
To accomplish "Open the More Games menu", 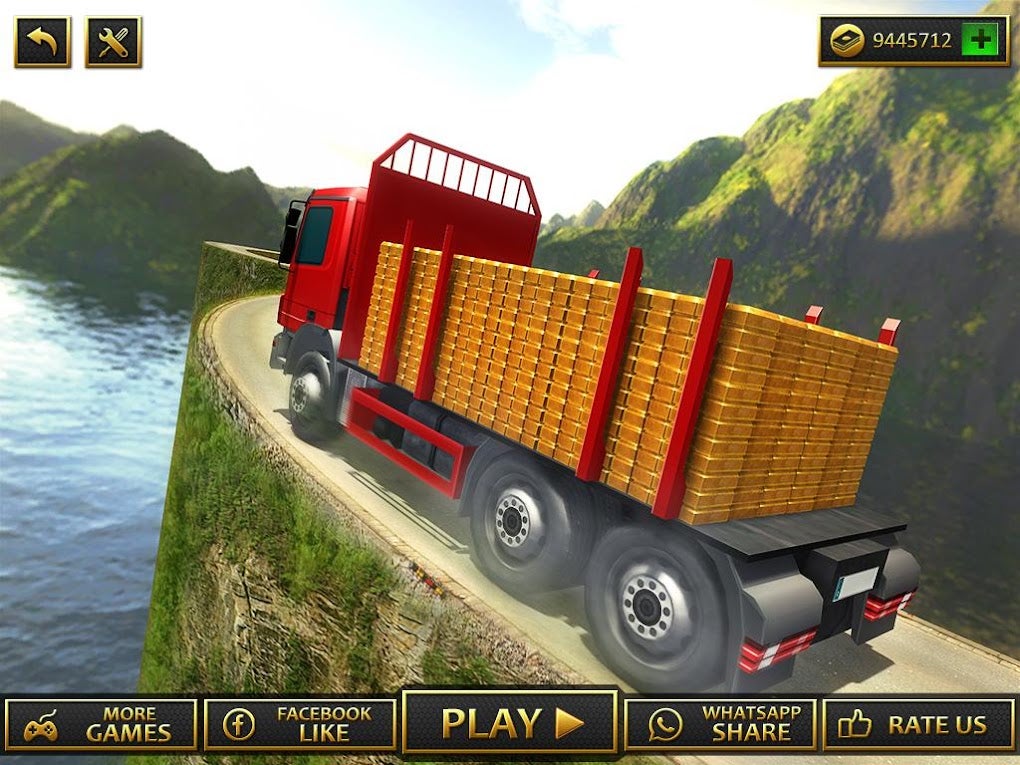I will 100,725.
